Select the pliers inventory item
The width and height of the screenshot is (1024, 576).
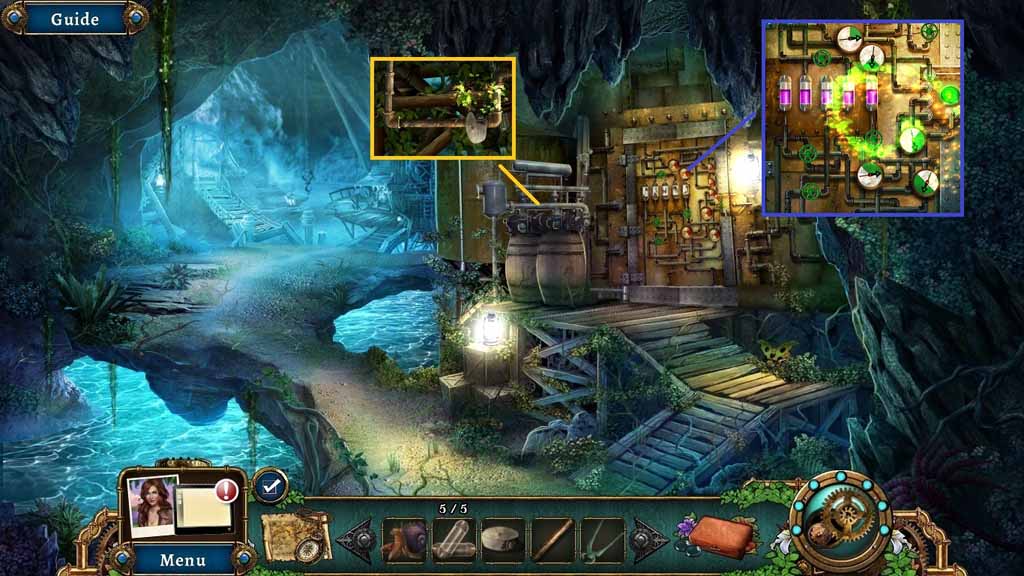coord(602,540)
